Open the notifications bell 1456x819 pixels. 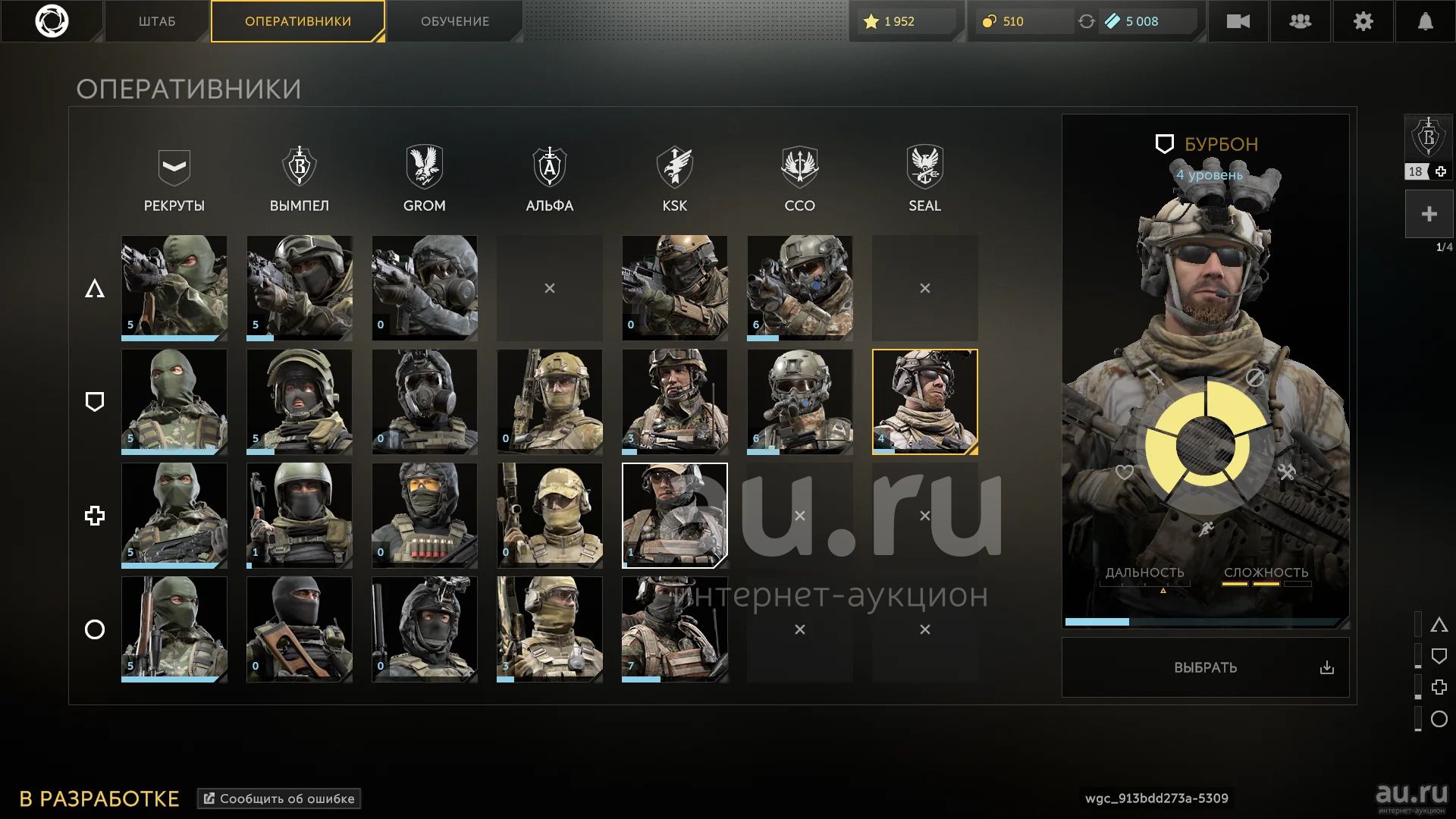click(x=1425, y=21)
